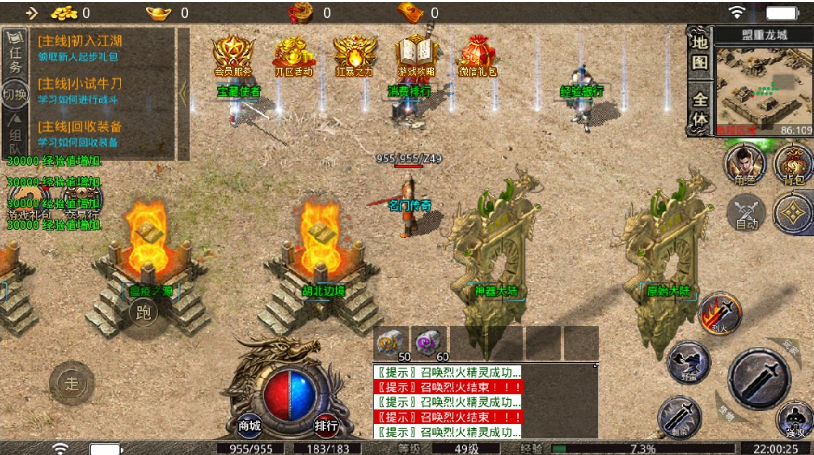Click the 切换 switch button

coord(14,96)
